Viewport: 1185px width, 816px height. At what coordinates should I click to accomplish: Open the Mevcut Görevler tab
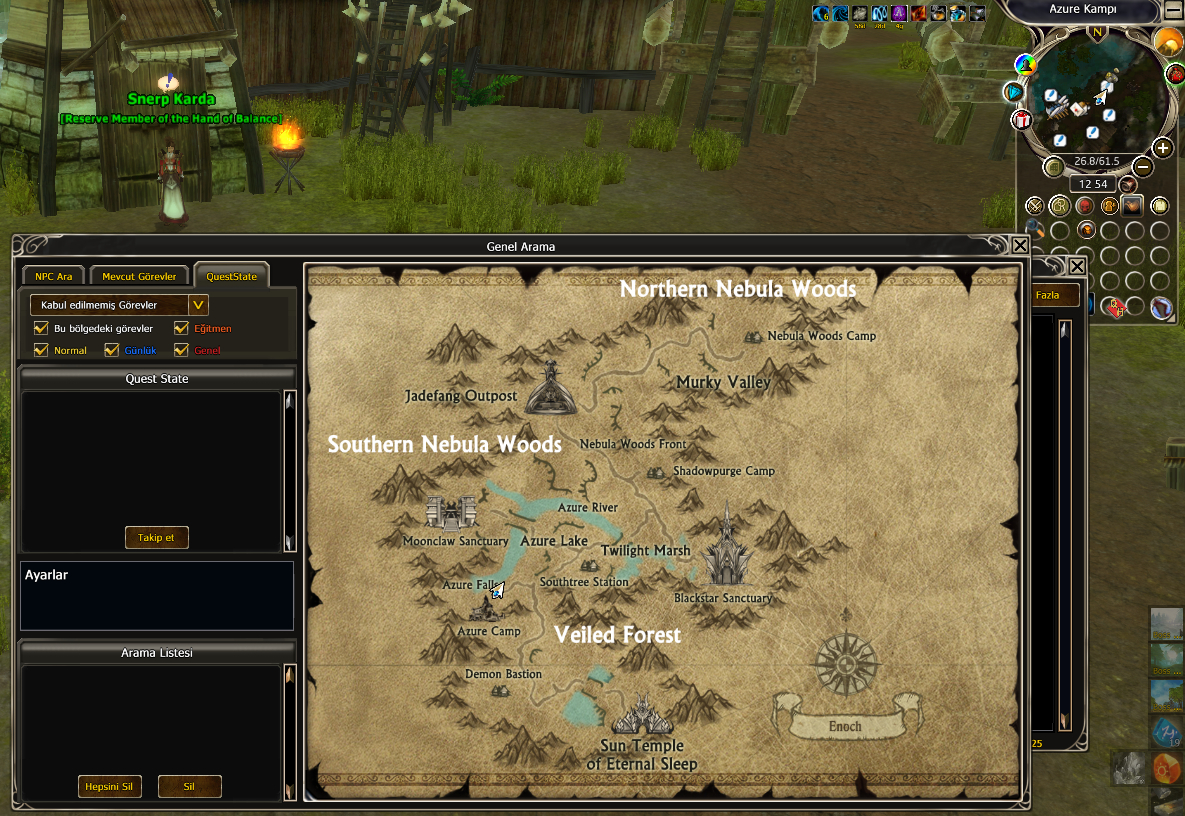pyautogui.click(x=139, y=276)
